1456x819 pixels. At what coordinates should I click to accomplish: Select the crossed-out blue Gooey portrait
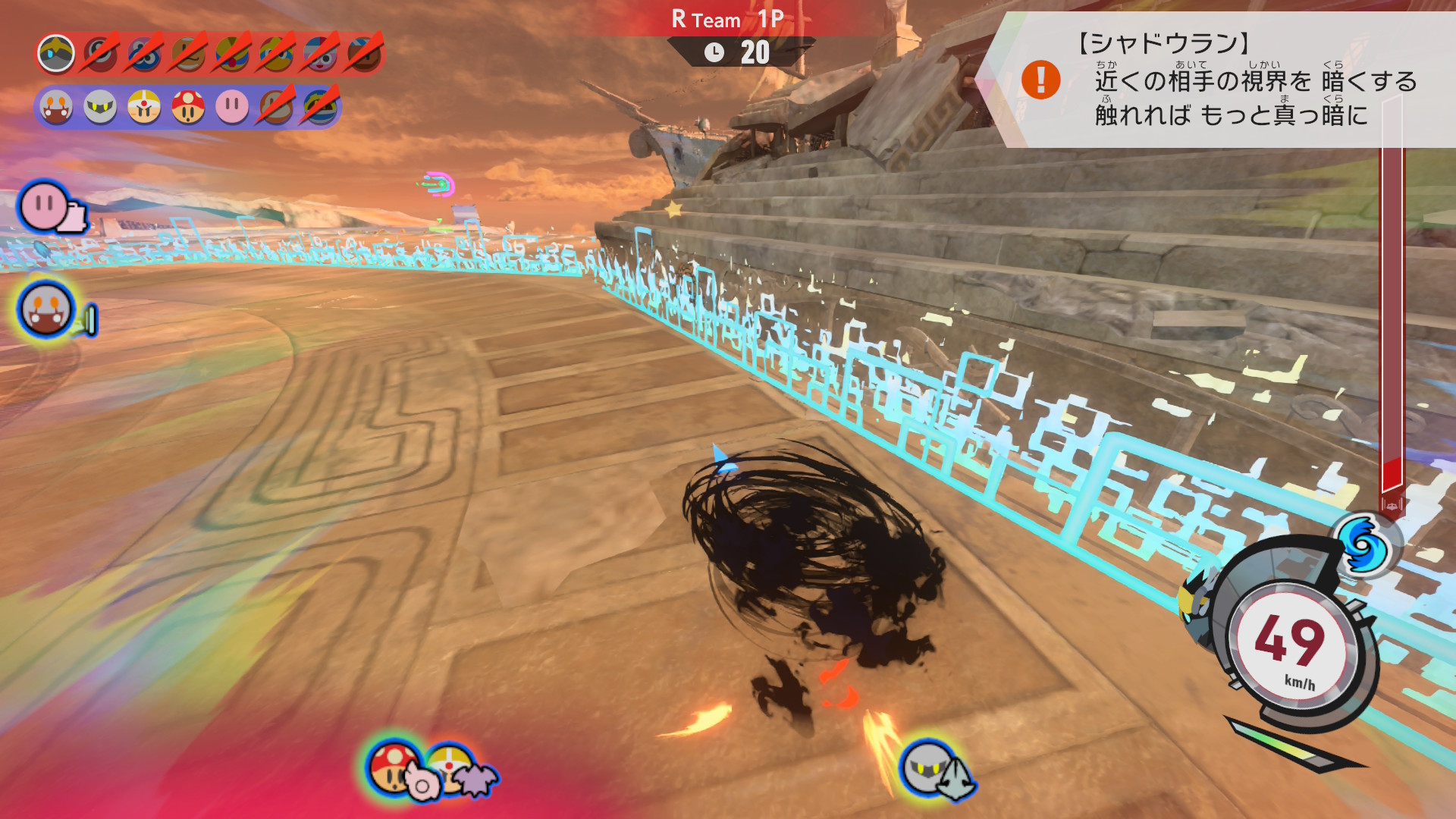click(144, 54)
